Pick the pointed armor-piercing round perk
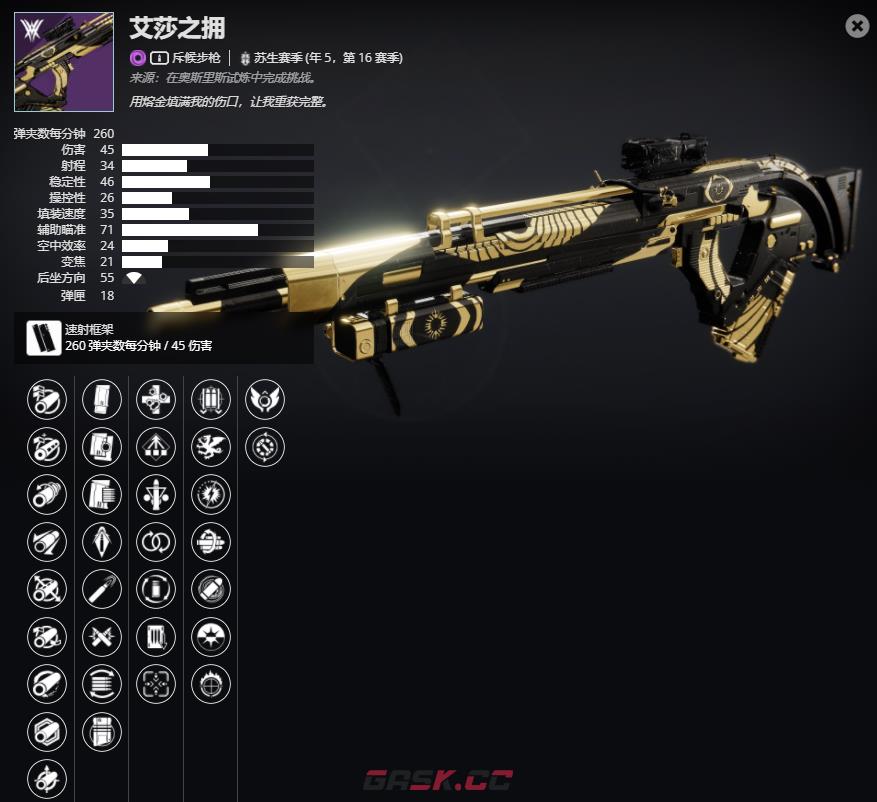 point(102,542)
